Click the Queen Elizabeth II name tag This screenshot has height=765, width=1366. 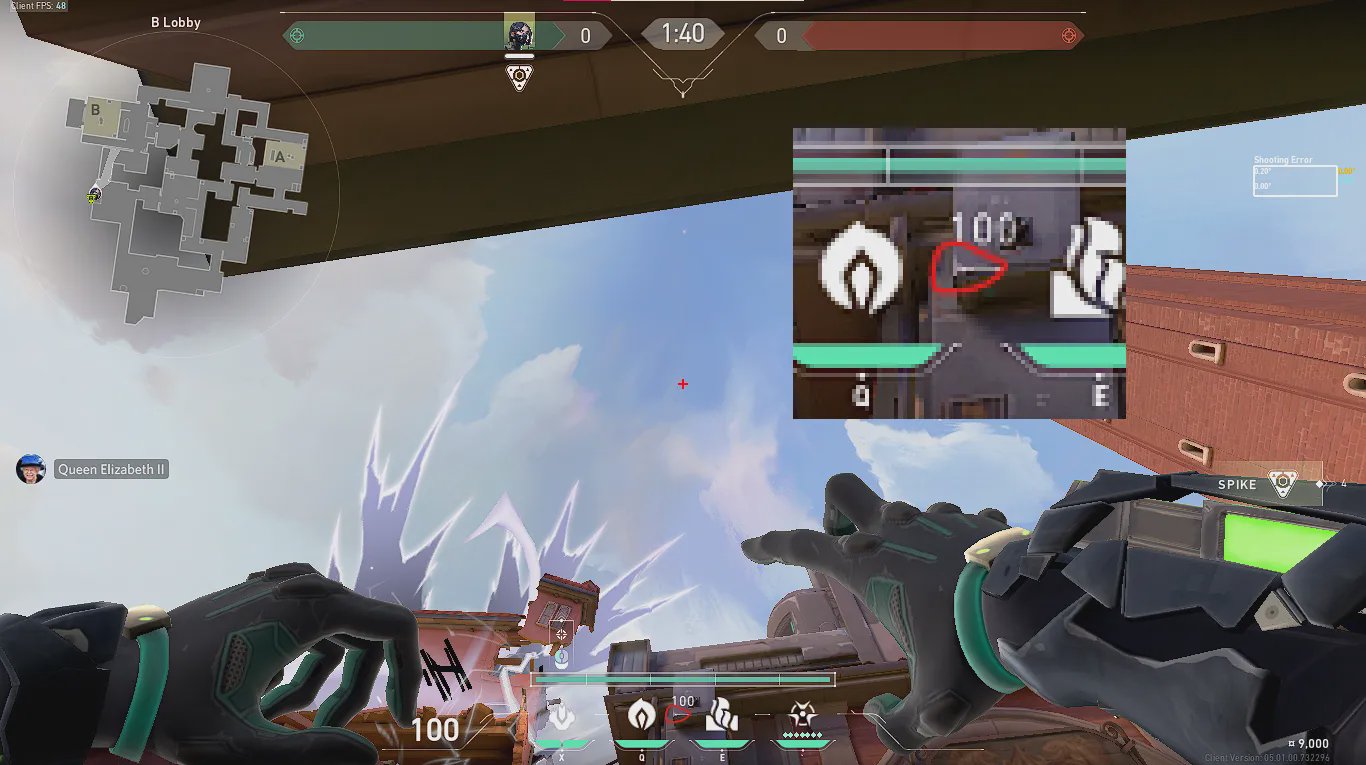coord(111,469)
